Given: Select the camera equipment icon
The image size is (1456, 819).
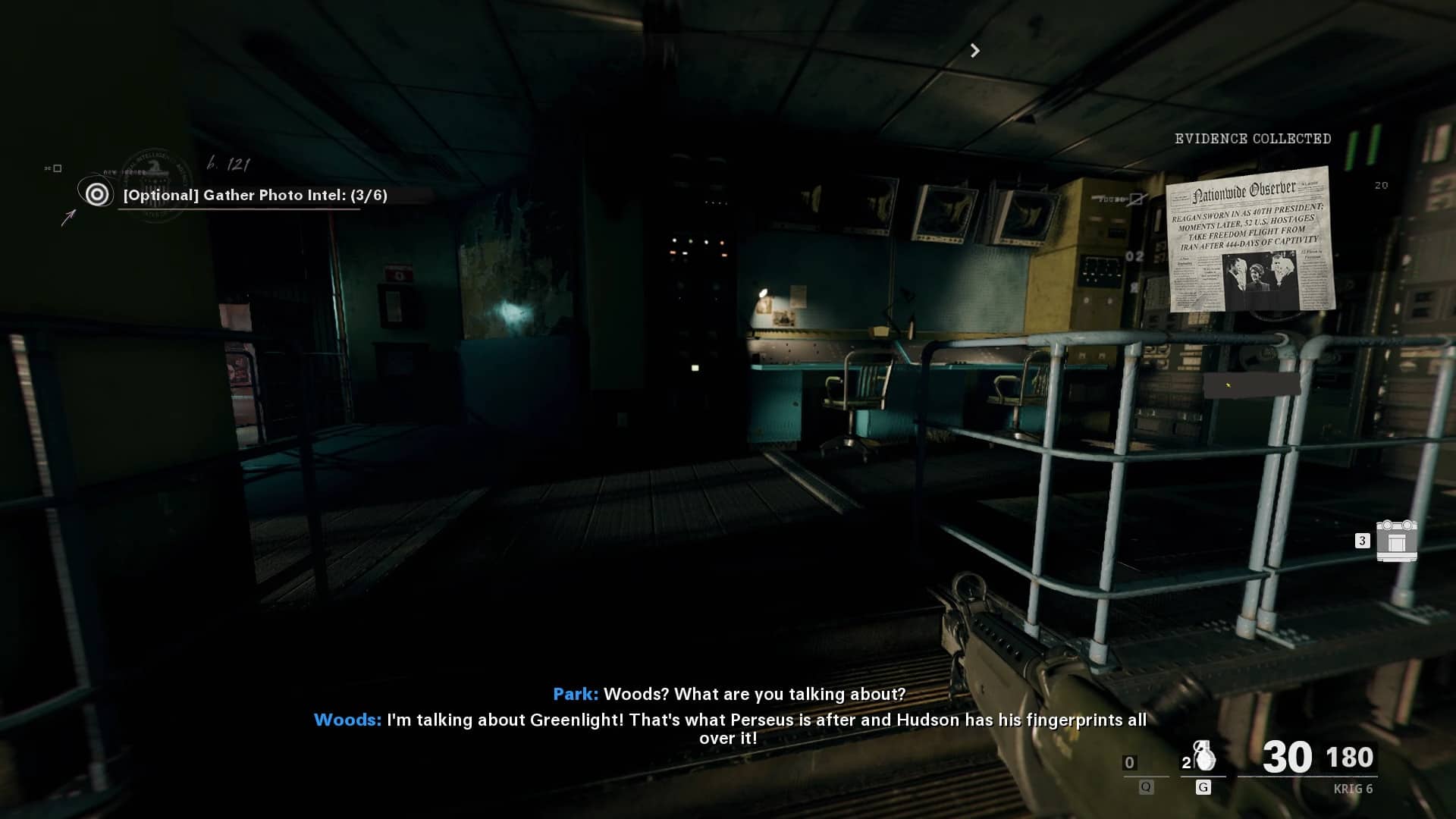Looking at the screenshot, I should [x=1396, y=540].
